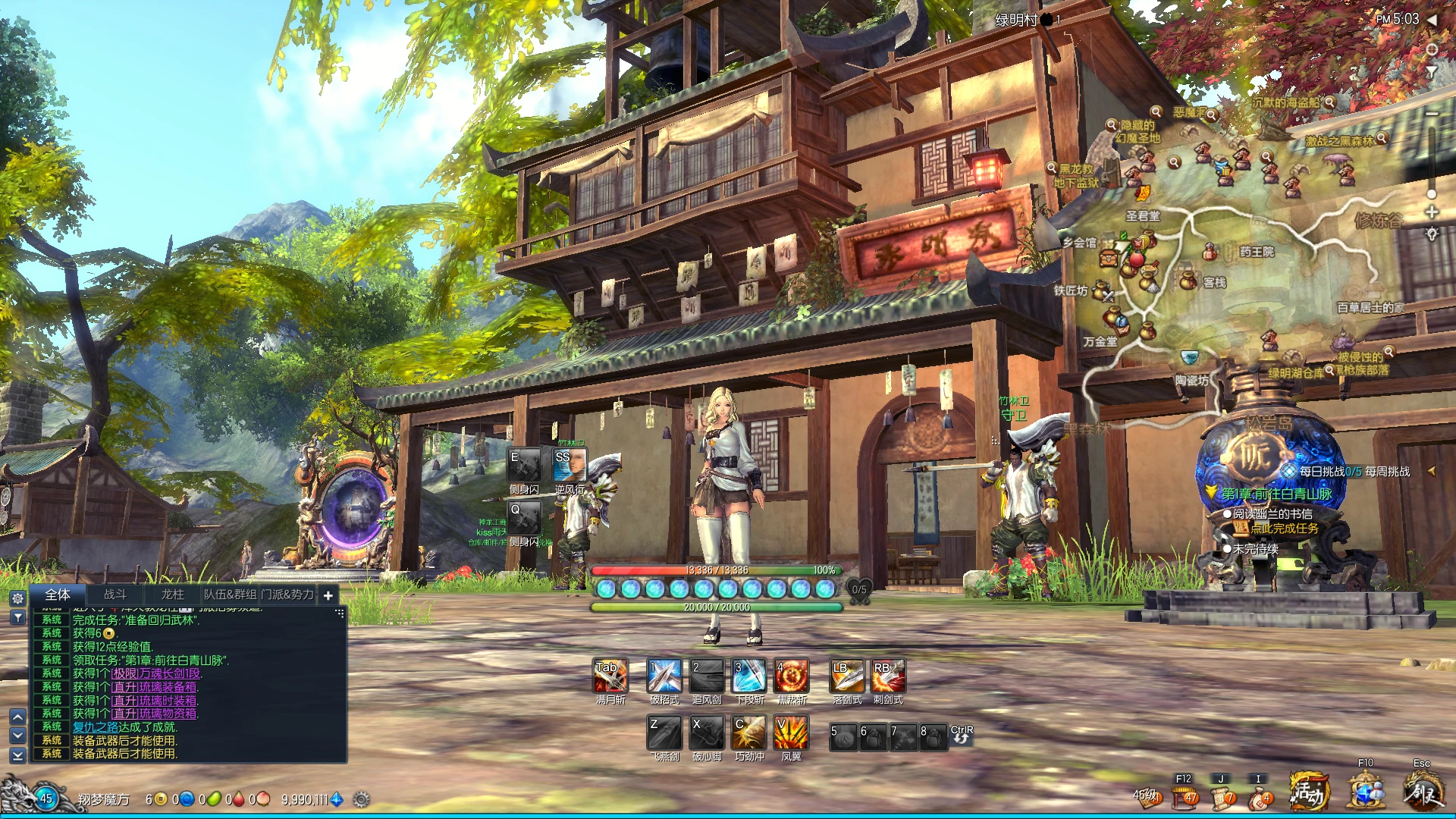Image resolution: width=1456 pixels, height=819 pixels.
Task: Open the 活动 events menu
Action: (x=1310, y=792)
